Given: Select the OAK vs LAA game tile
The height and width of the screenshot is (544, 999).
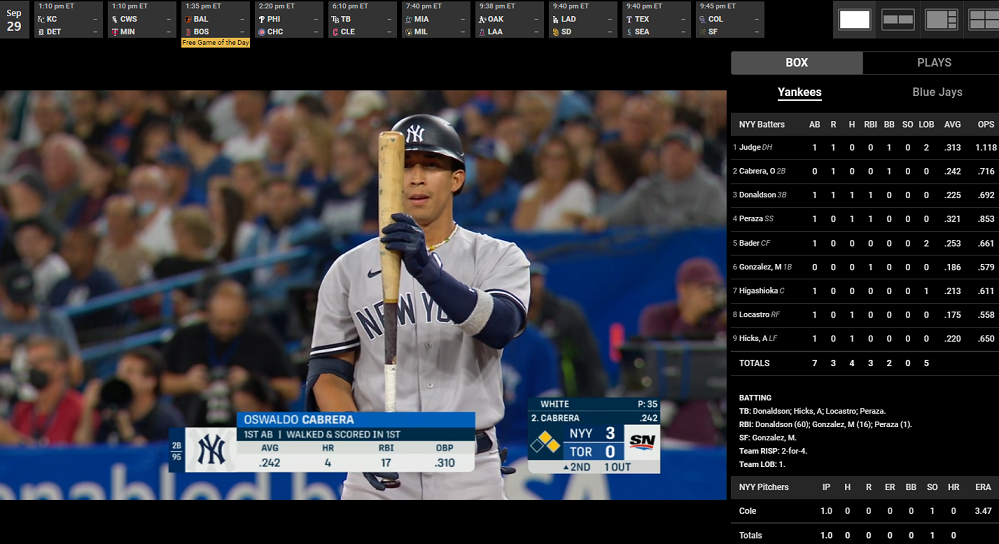Looking at the screenshot, I should (510, 19).
